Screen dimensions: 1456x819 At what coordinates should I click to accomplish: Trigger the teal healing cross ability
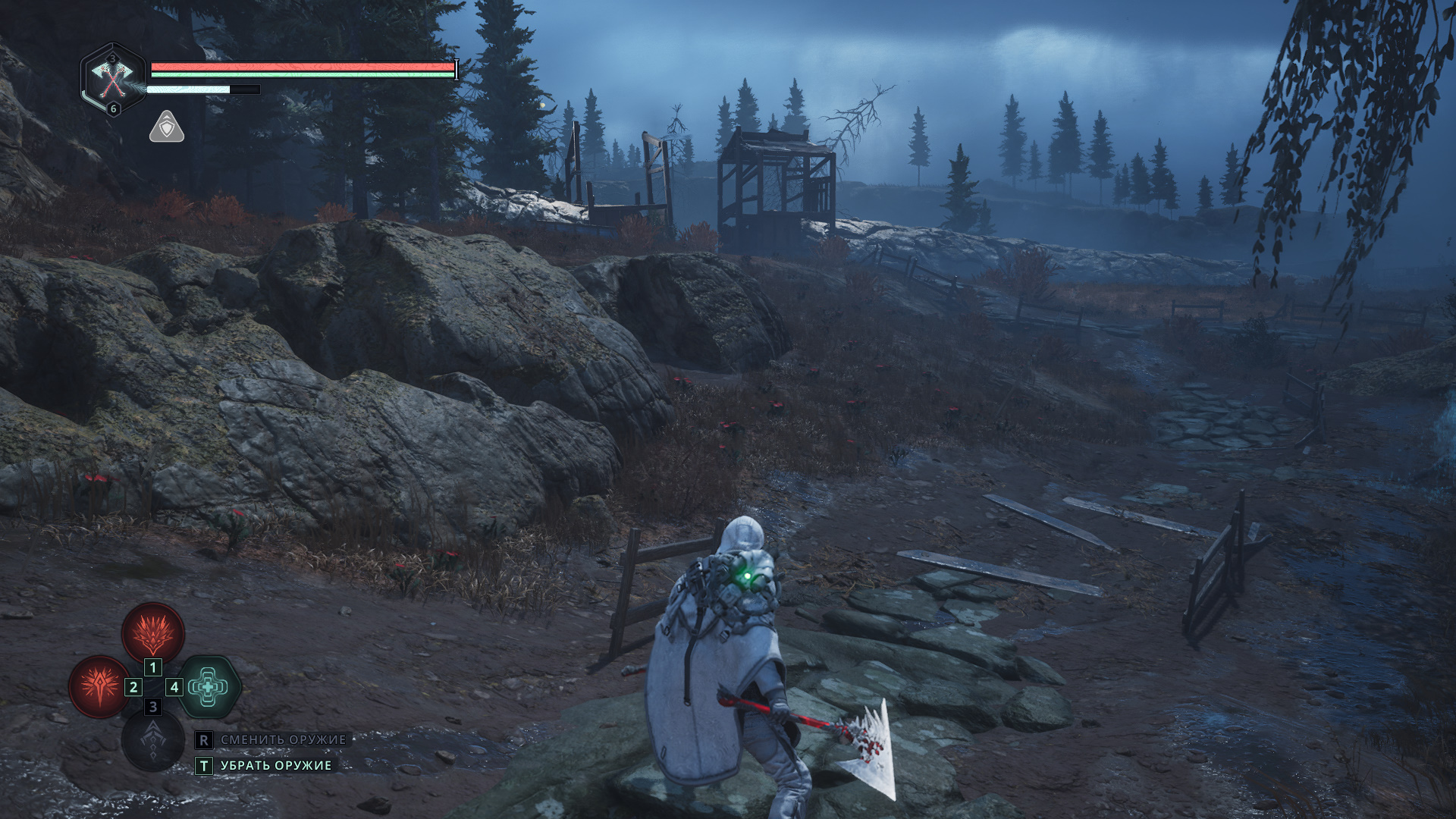coord(209,686)
